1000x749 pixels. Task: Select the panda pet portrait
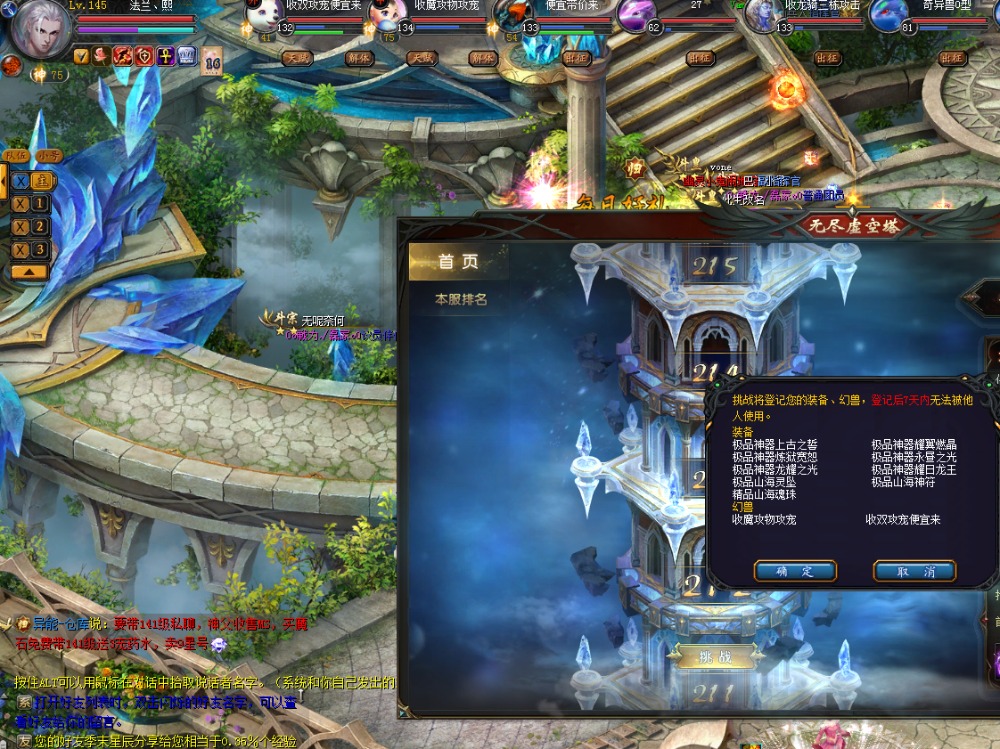point(264,17)
